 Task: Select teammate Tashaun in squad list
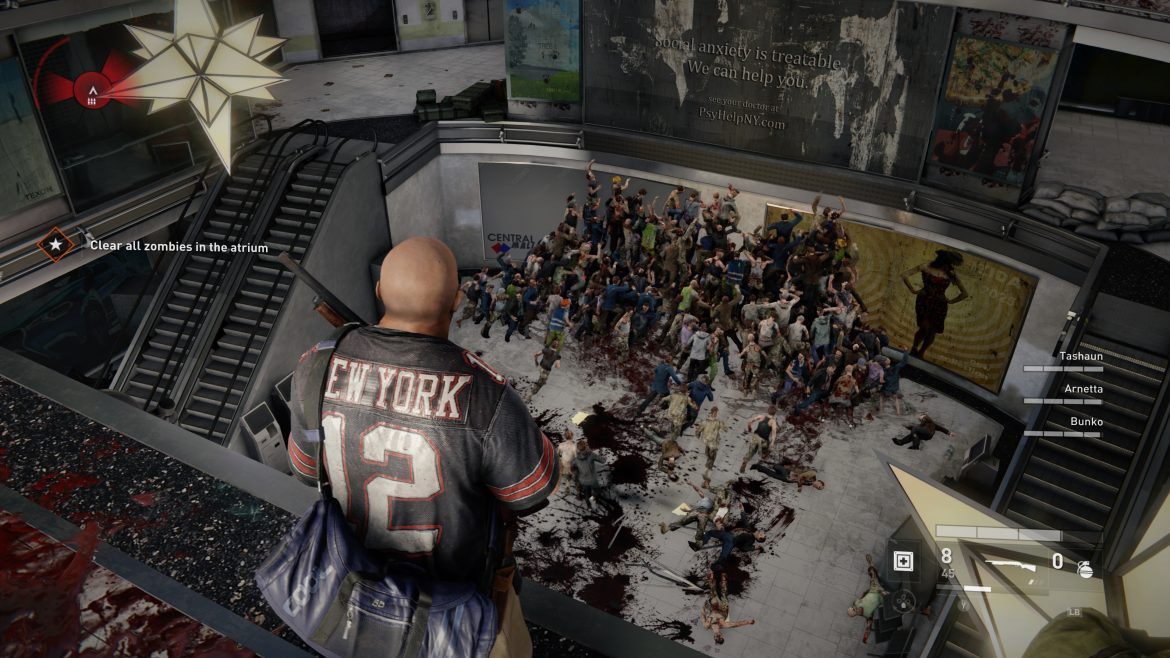[x=1079, y=355]
